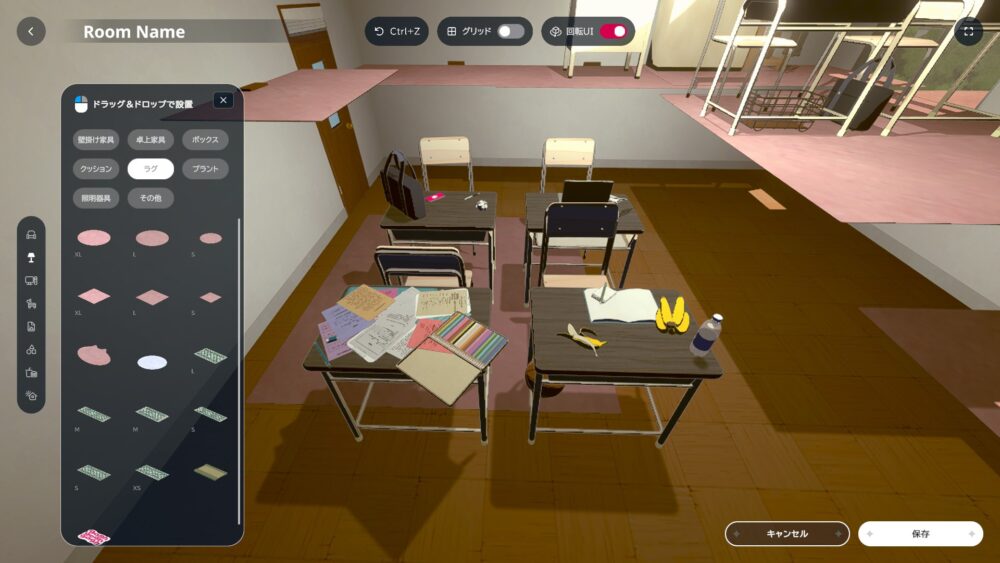The height and width of the screenshot is (563, 1000).
Task: Open the プラント category
Action: pyautogui.click(x=205, y=169)
